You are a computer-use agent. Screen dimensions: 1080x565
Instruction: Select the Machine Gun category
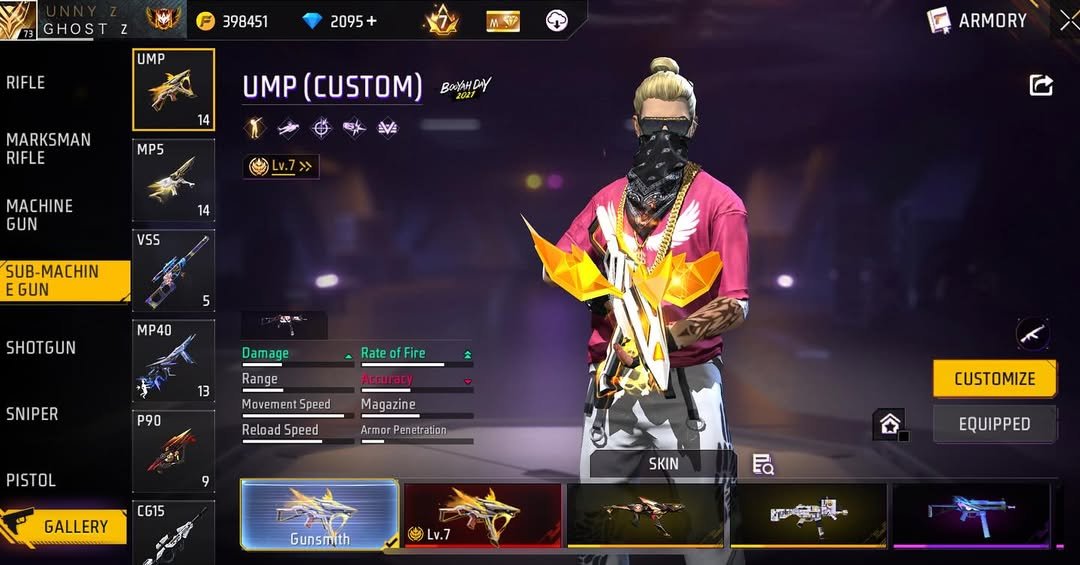tap(40, 215)
